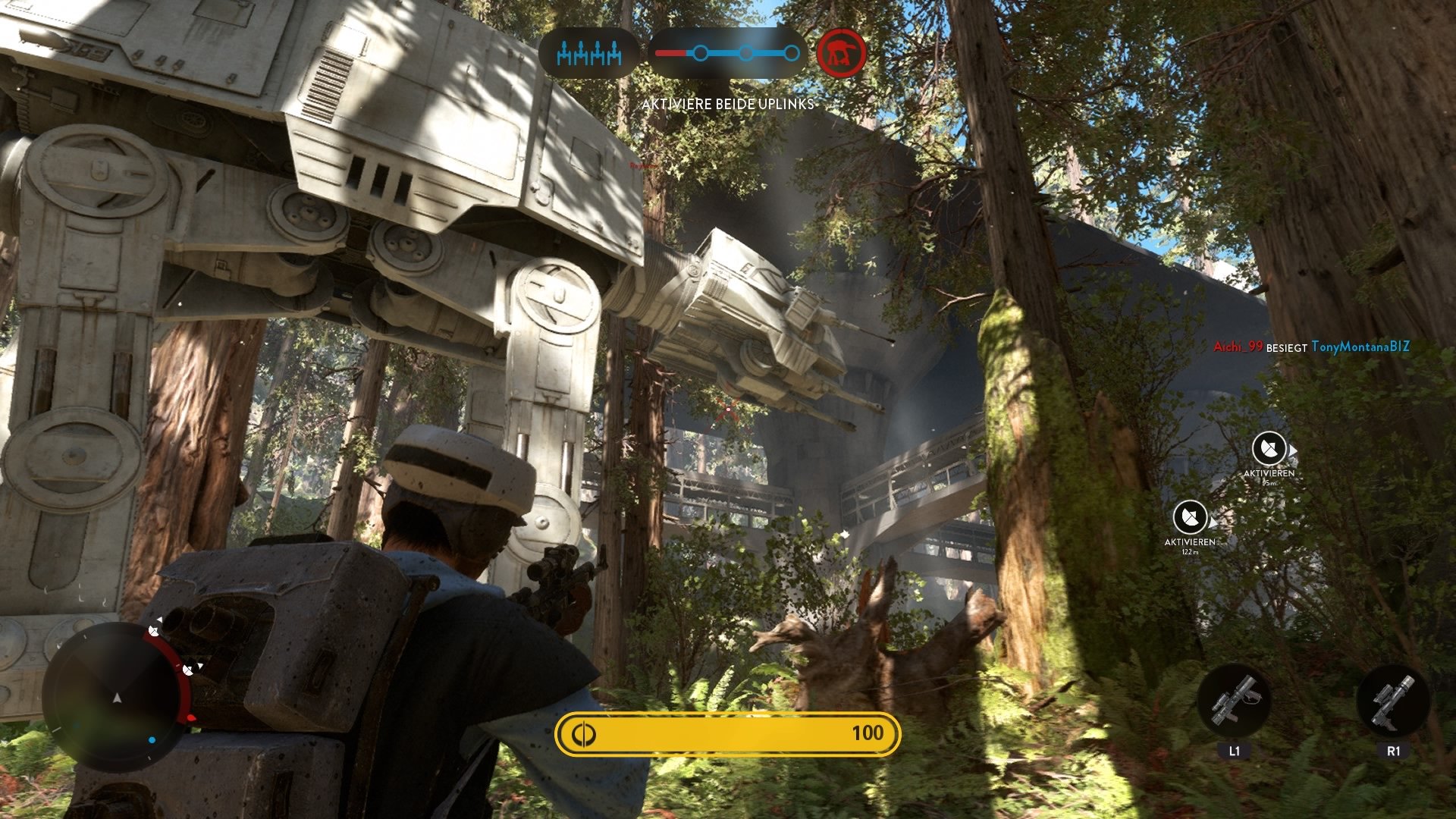The width and height of the screenshot is (1456, 819).
Task: Toggle the red enemy blip on the radar
Action: (x=190, y=717)
